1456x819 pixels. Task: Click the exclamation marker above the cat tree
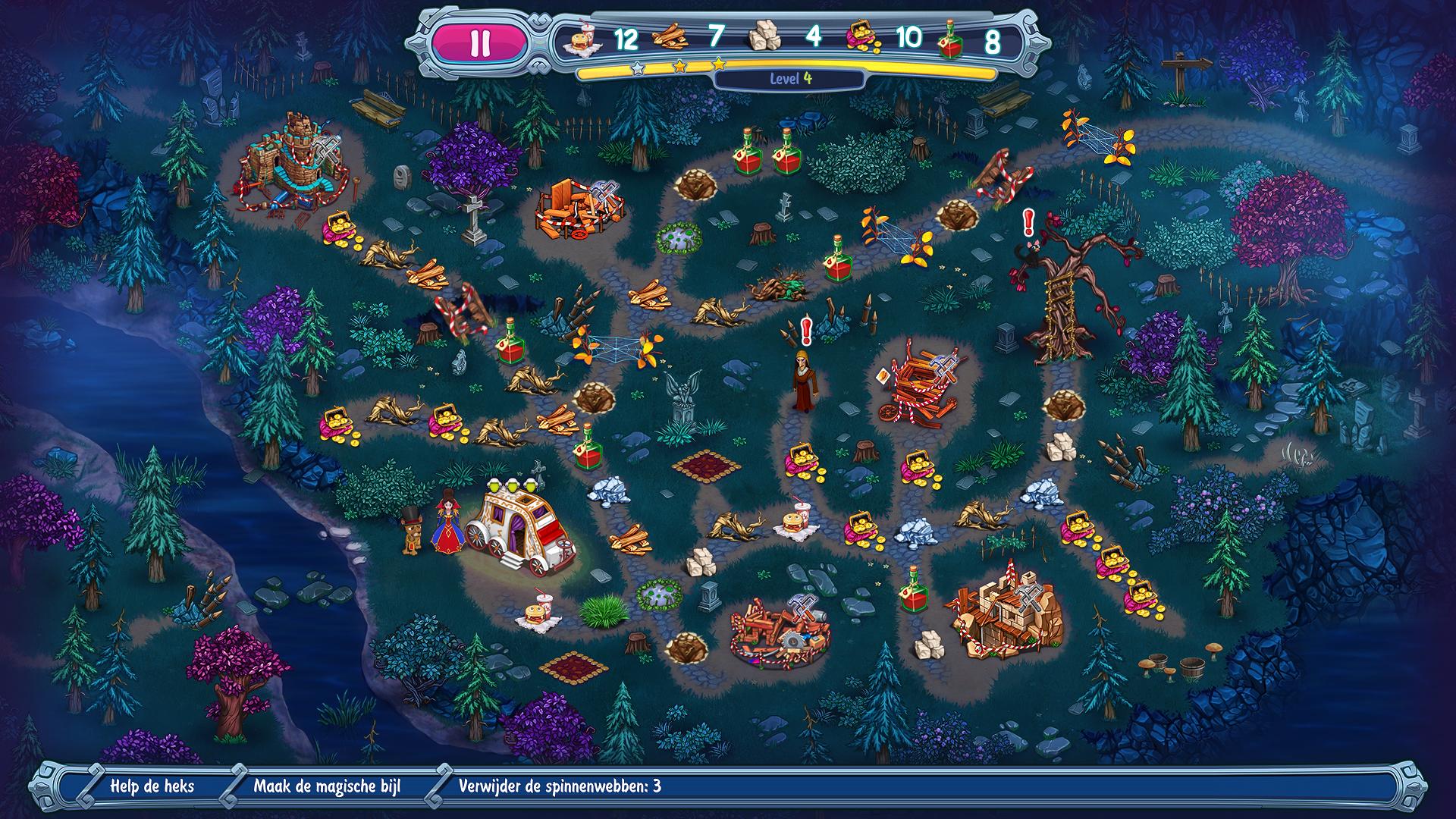(1028, 222)
